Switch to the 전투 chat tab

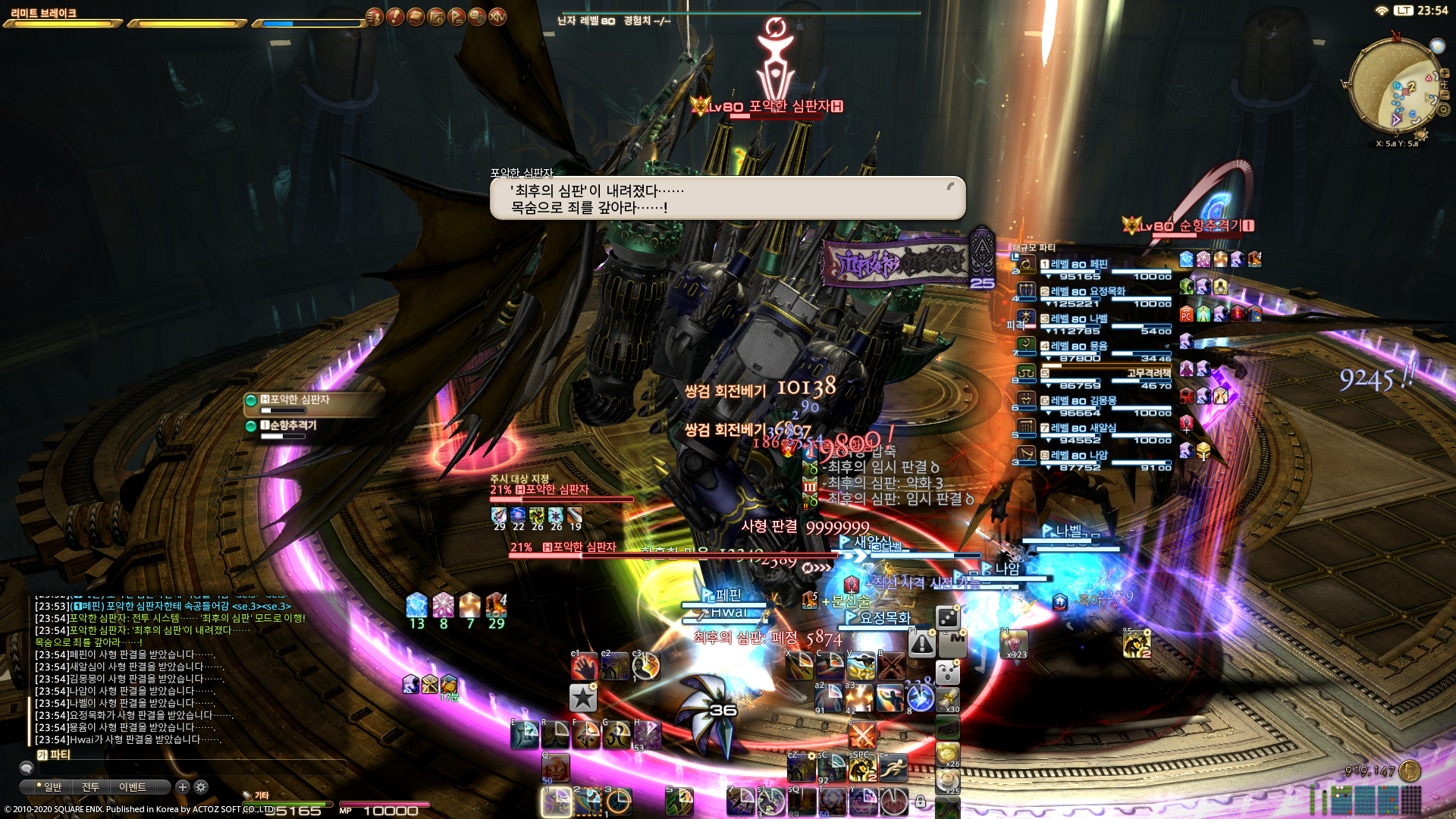(x=90, y=787)
